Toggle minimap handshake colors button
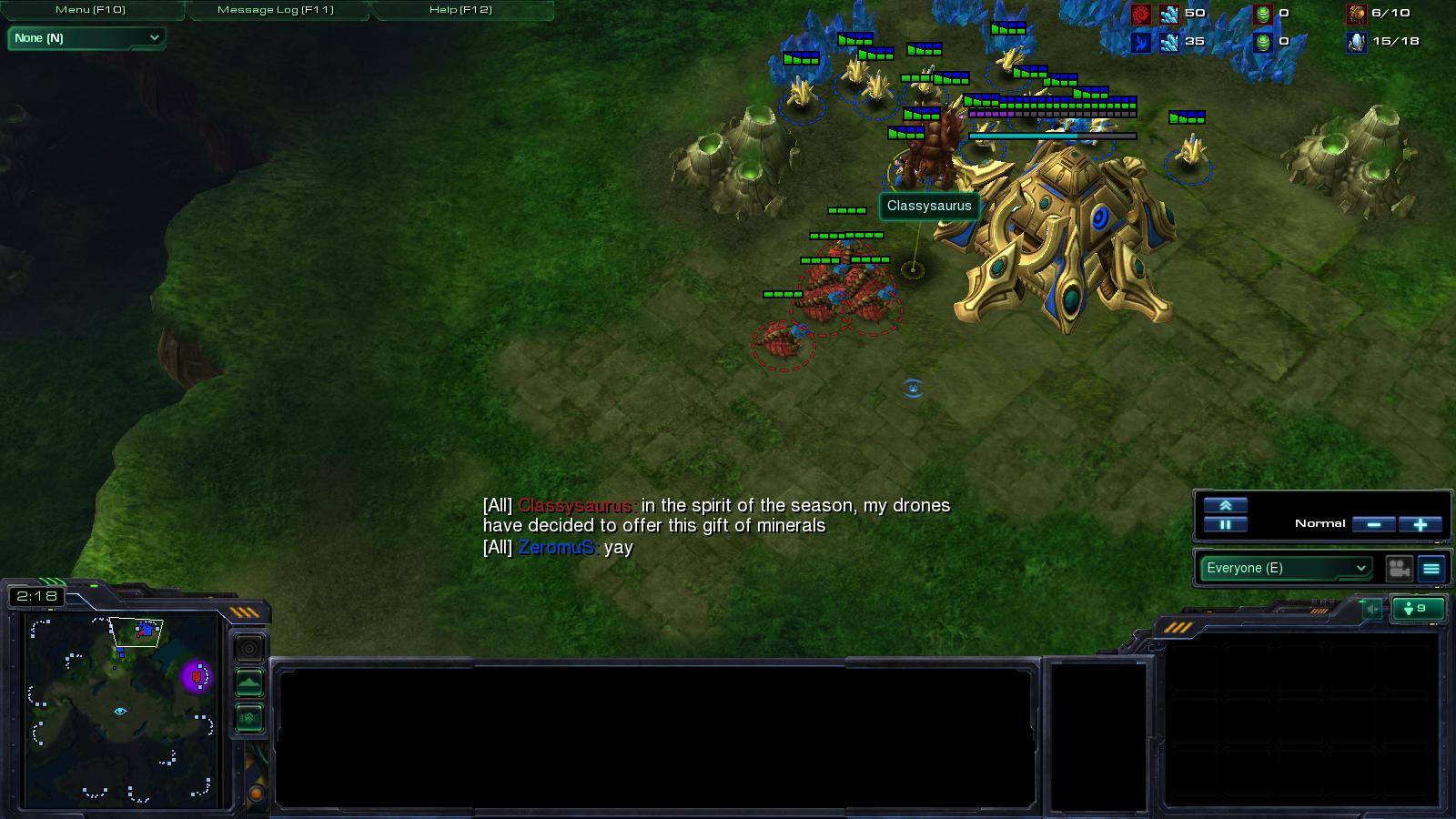1456x819 pixels. click(x=249, y=718)
